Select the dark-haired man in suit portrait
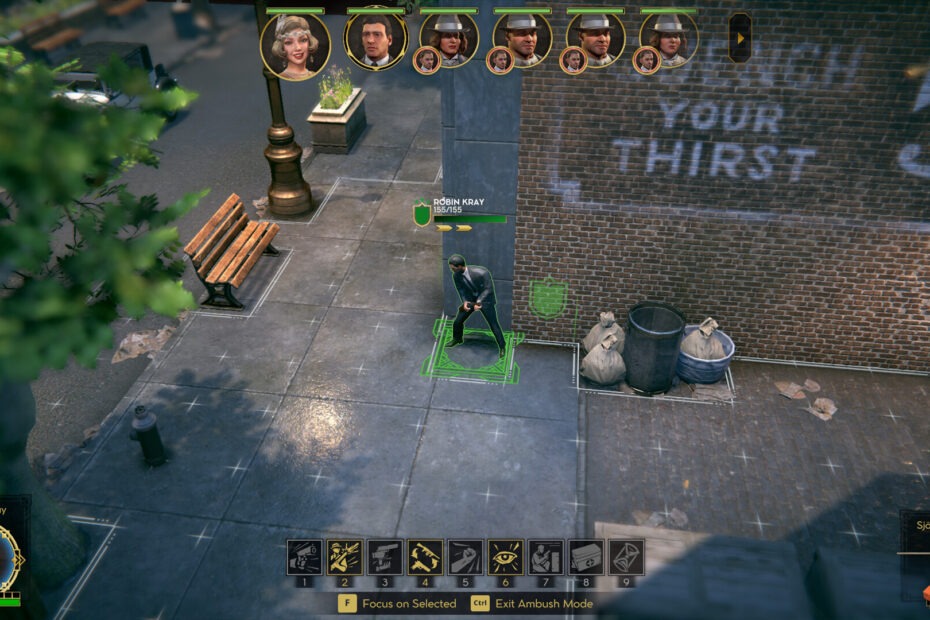The image size is (930, 620). pyautogui.click(x=376, y=40)
